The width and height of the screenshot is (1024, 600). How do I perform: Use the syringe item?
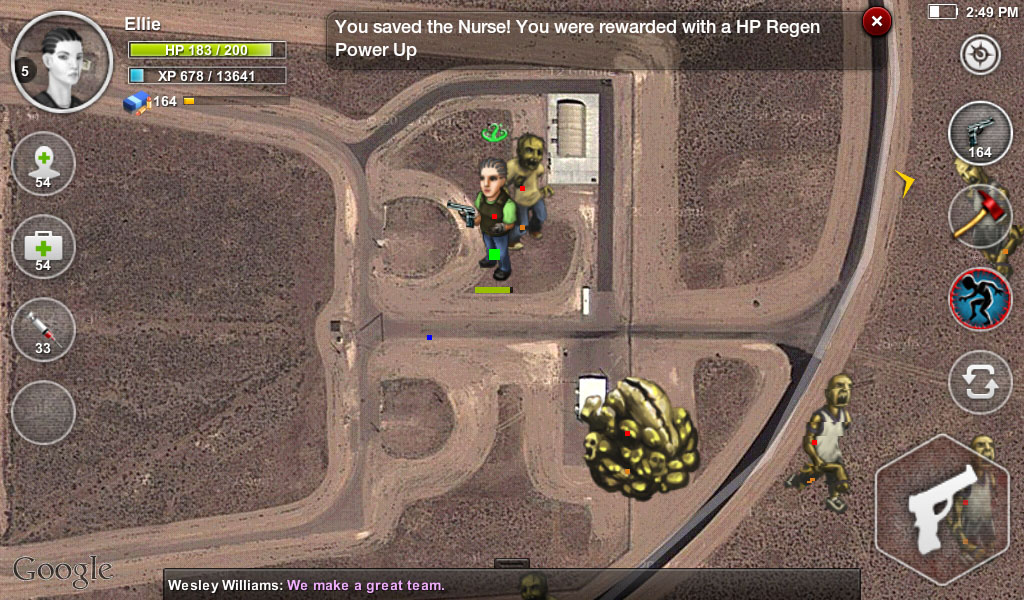tap(43, 330)
